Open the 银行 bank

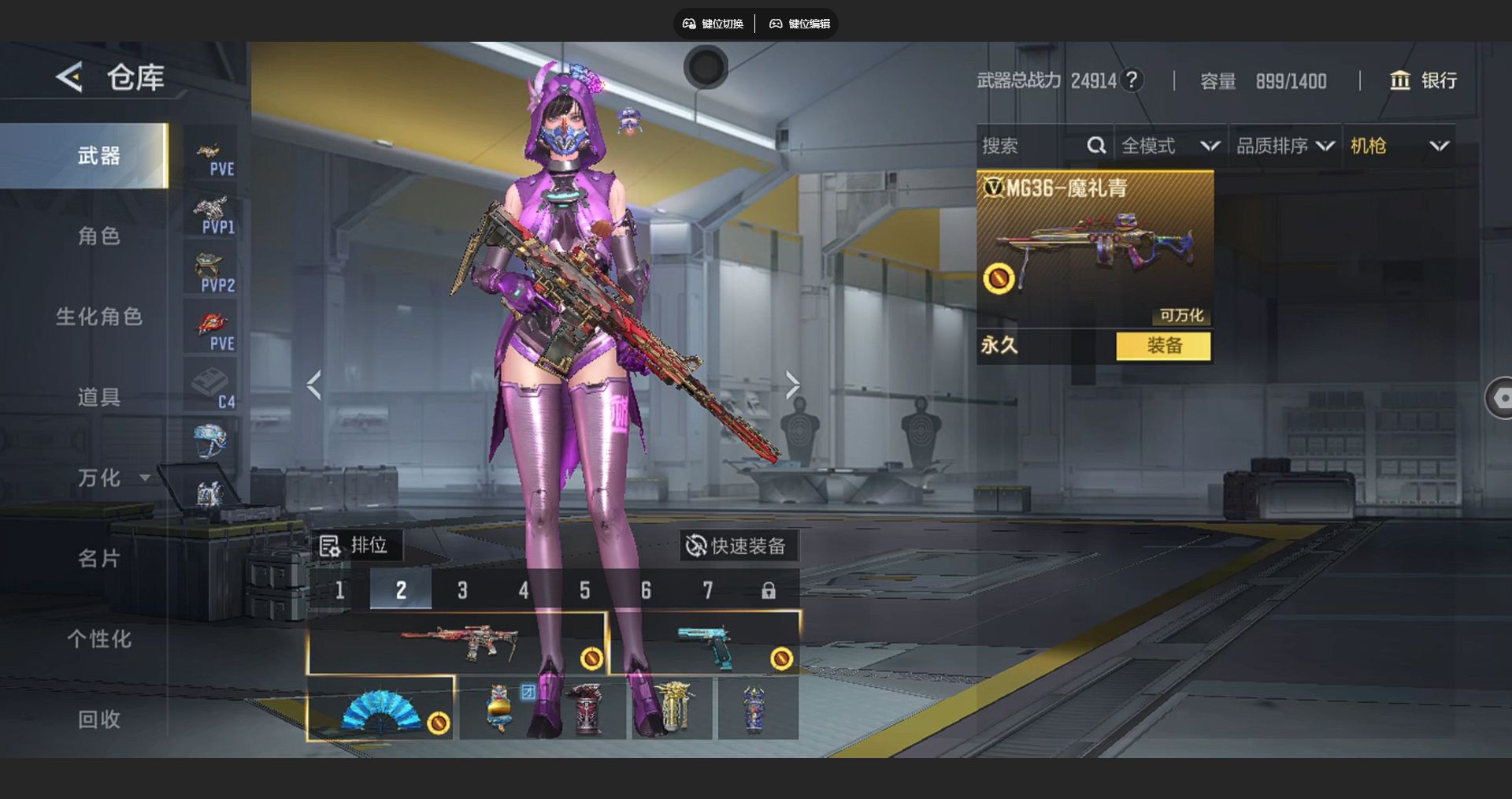tap(1423, 80)
